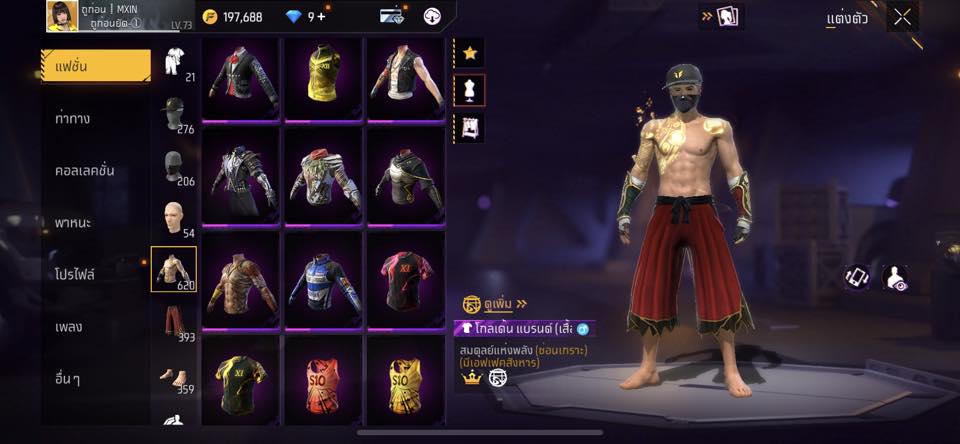Close the vault screen with the X
Viewport: 960px width, 444px height.
(x=902, y=16)
